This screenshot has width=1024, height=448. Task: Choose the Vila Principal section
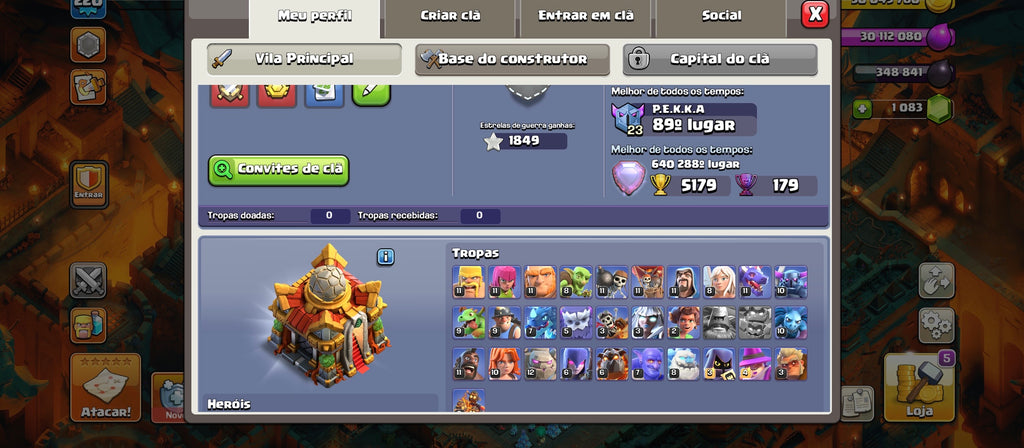click(x=304, y=59)
